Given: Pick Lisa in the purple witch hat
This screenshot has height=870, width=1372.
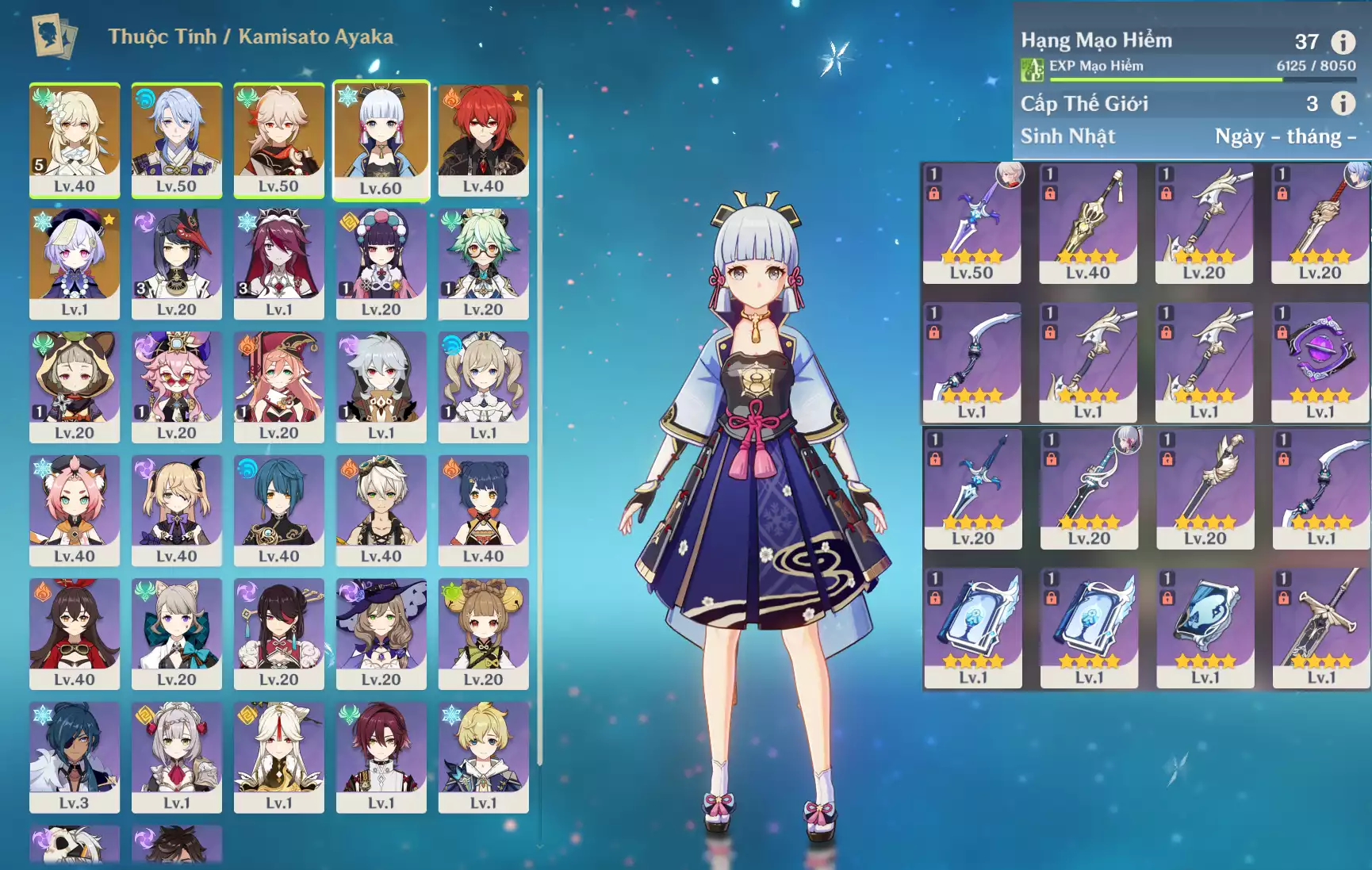Looking at the screenshot, I should tap(381, 633).
